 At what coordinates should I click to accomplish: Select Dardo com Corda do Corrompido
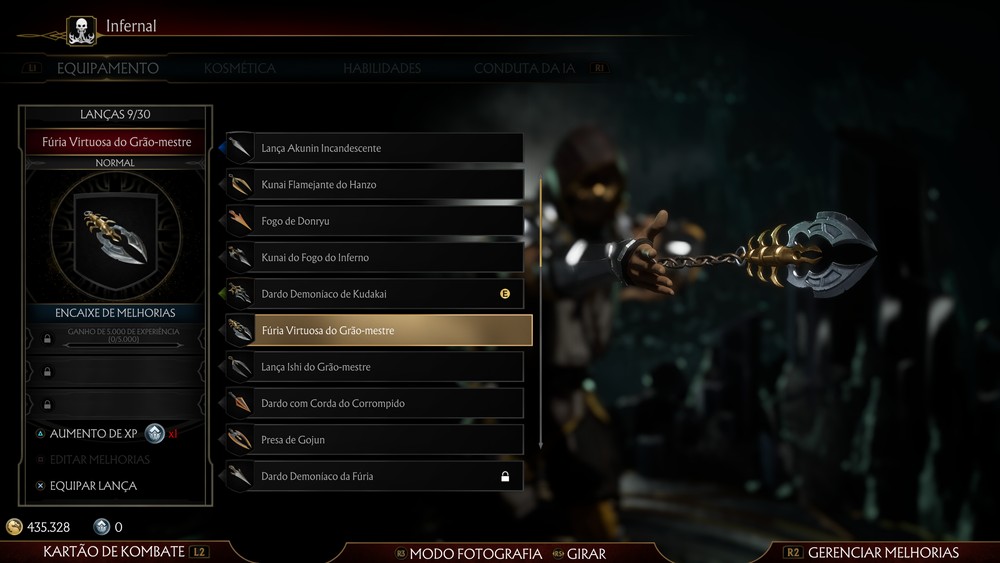coord(374,403)
